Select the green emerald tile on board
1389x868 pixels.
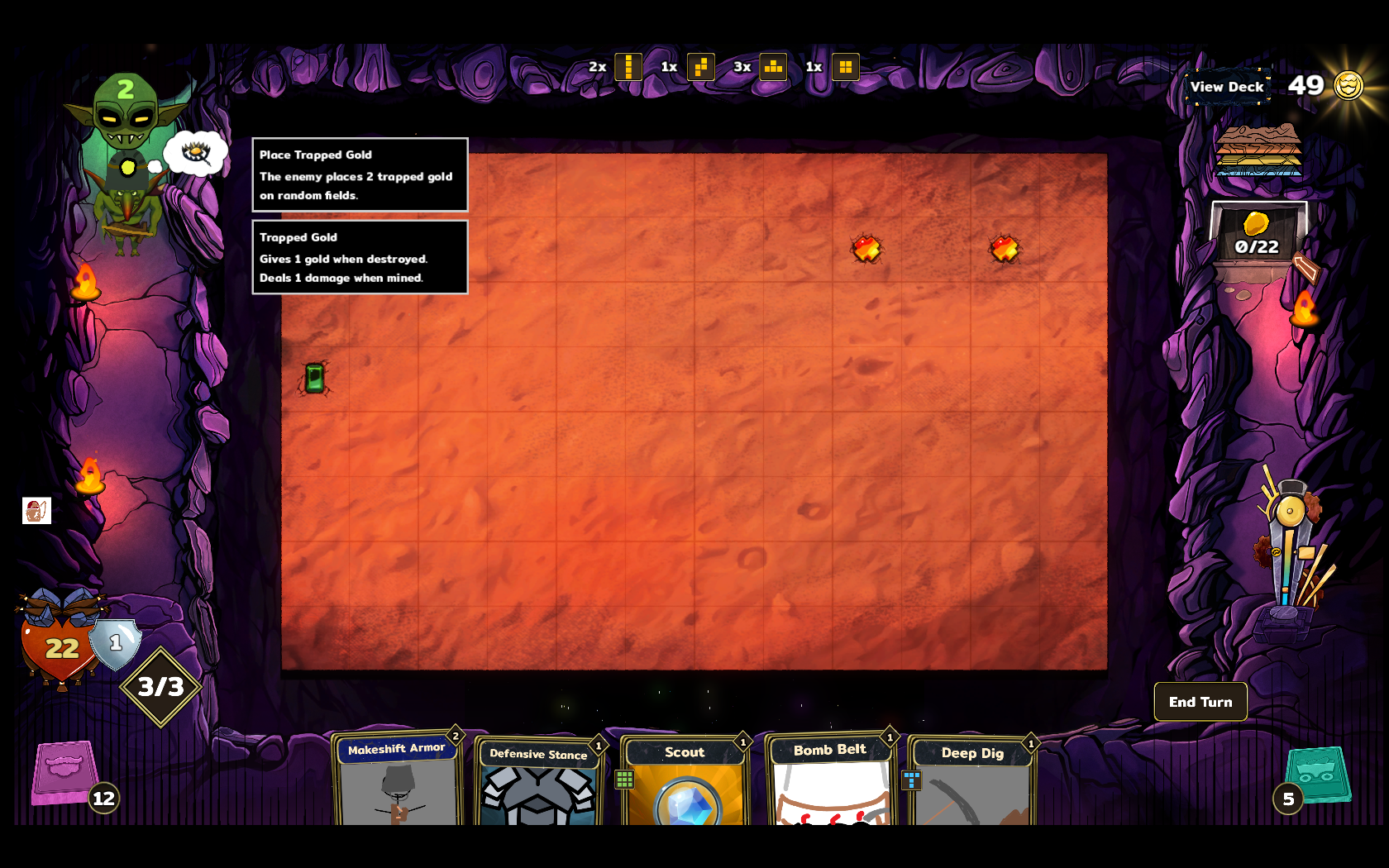pos(314,379)
